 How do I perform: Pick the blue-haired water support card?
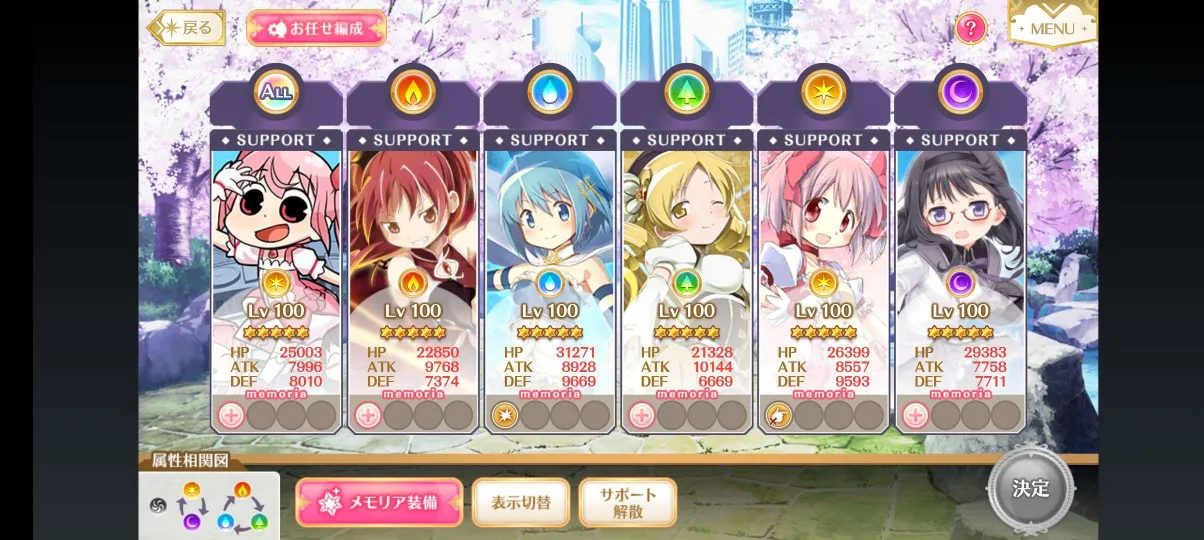pos(550,230)
